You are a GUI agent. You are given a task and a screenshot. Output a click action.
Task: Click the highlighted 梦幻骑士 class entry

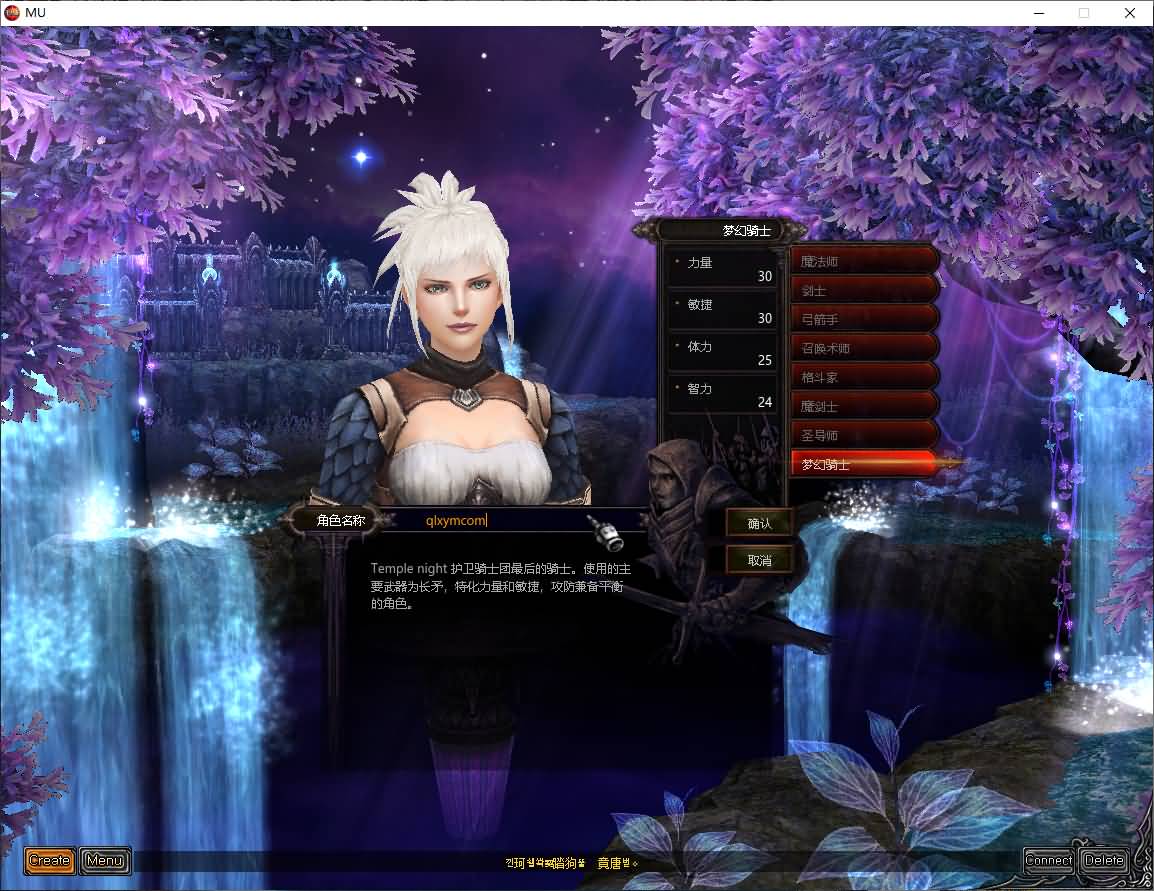[x=864, y=464]
